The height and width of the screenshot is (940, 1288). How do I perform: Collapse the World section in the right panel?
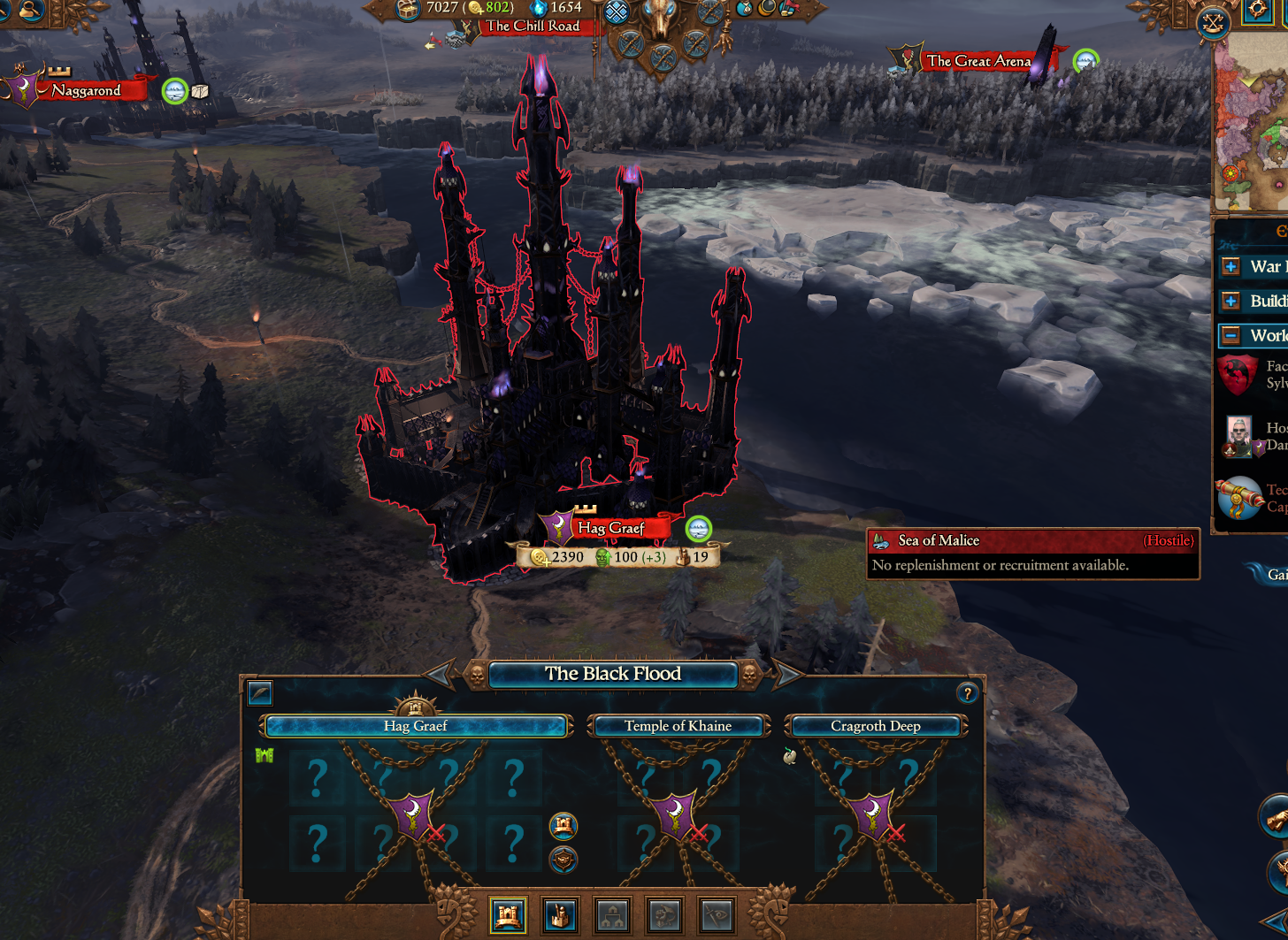point(1231,335)
